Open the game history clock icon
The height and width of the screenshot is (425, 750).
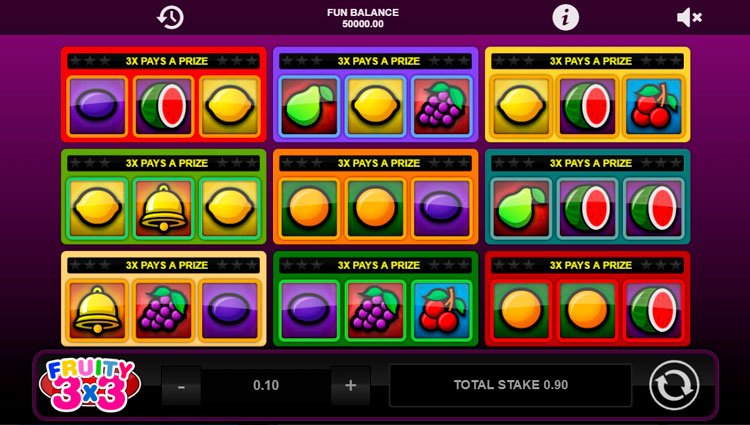click(170, 17)
